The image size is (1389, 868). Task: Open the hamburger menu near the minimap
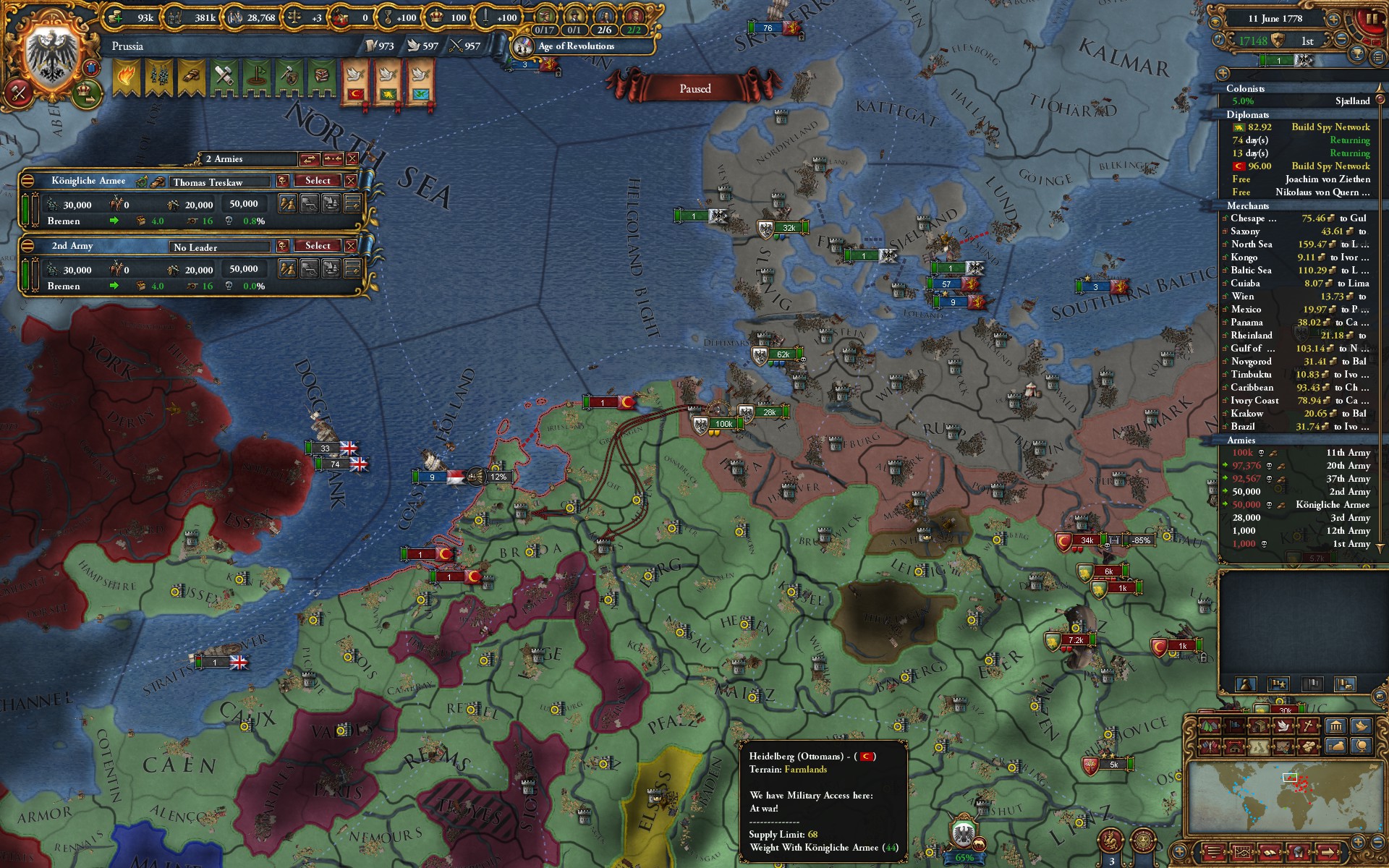tap(1213, 852)
